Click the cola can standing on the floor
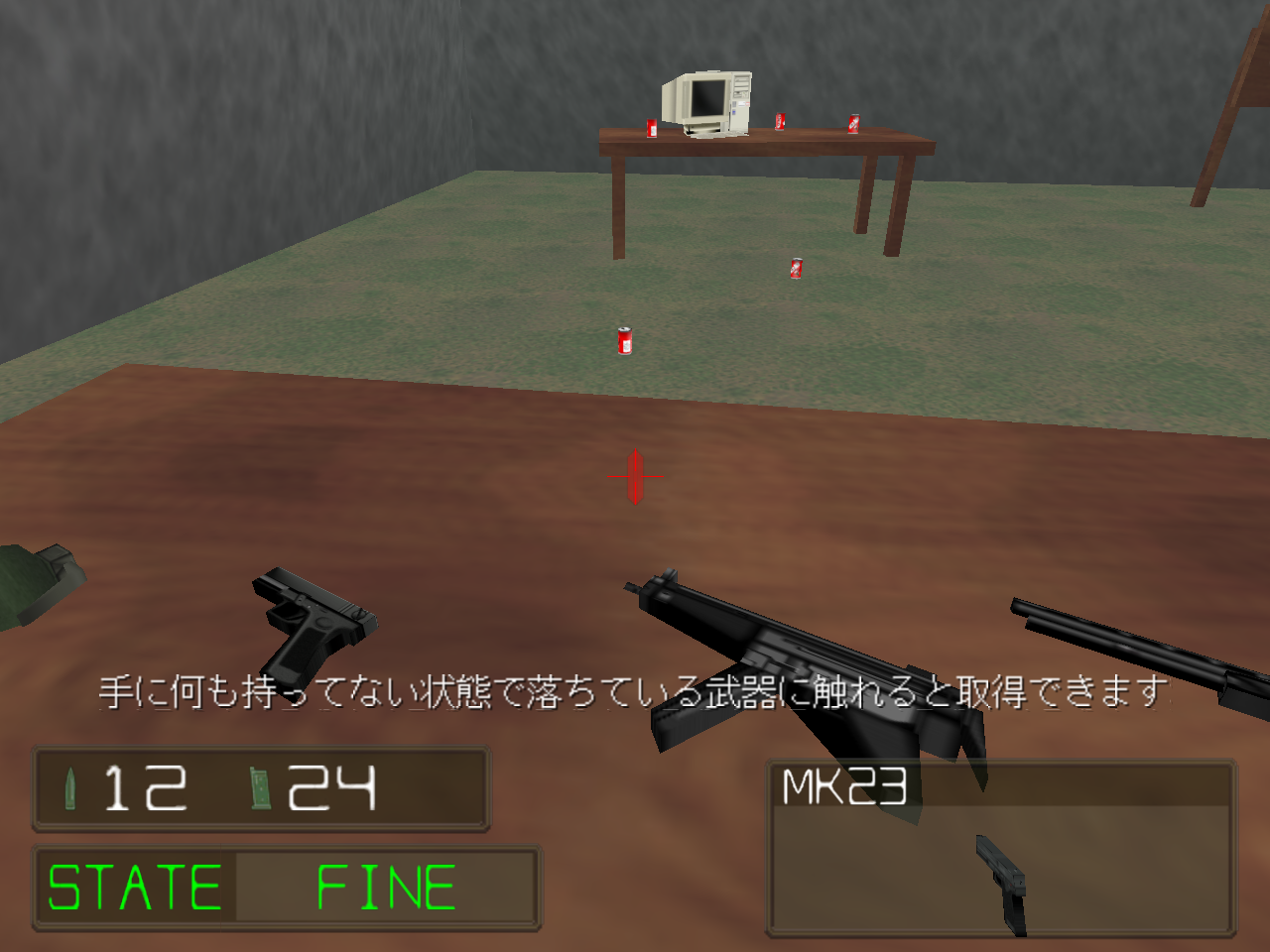 point(623,340)
